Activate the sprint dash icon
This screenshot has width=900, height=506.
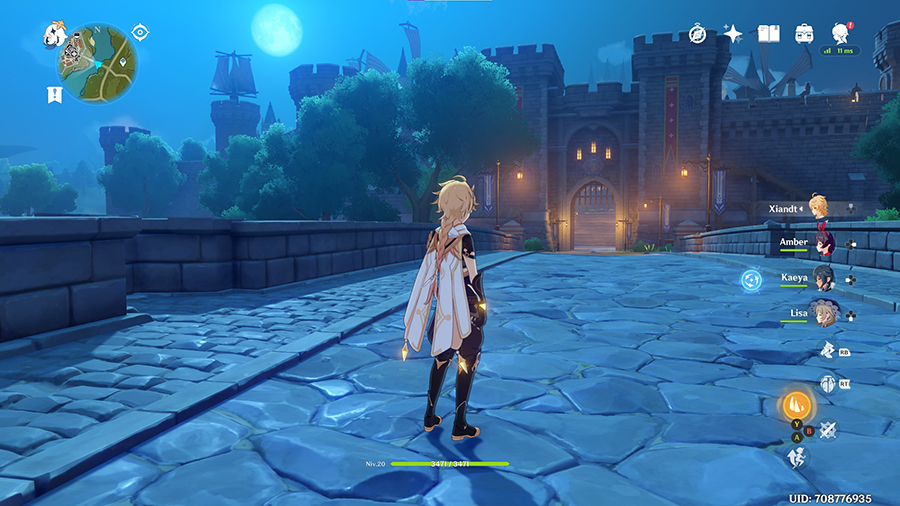tap(827, 457)
